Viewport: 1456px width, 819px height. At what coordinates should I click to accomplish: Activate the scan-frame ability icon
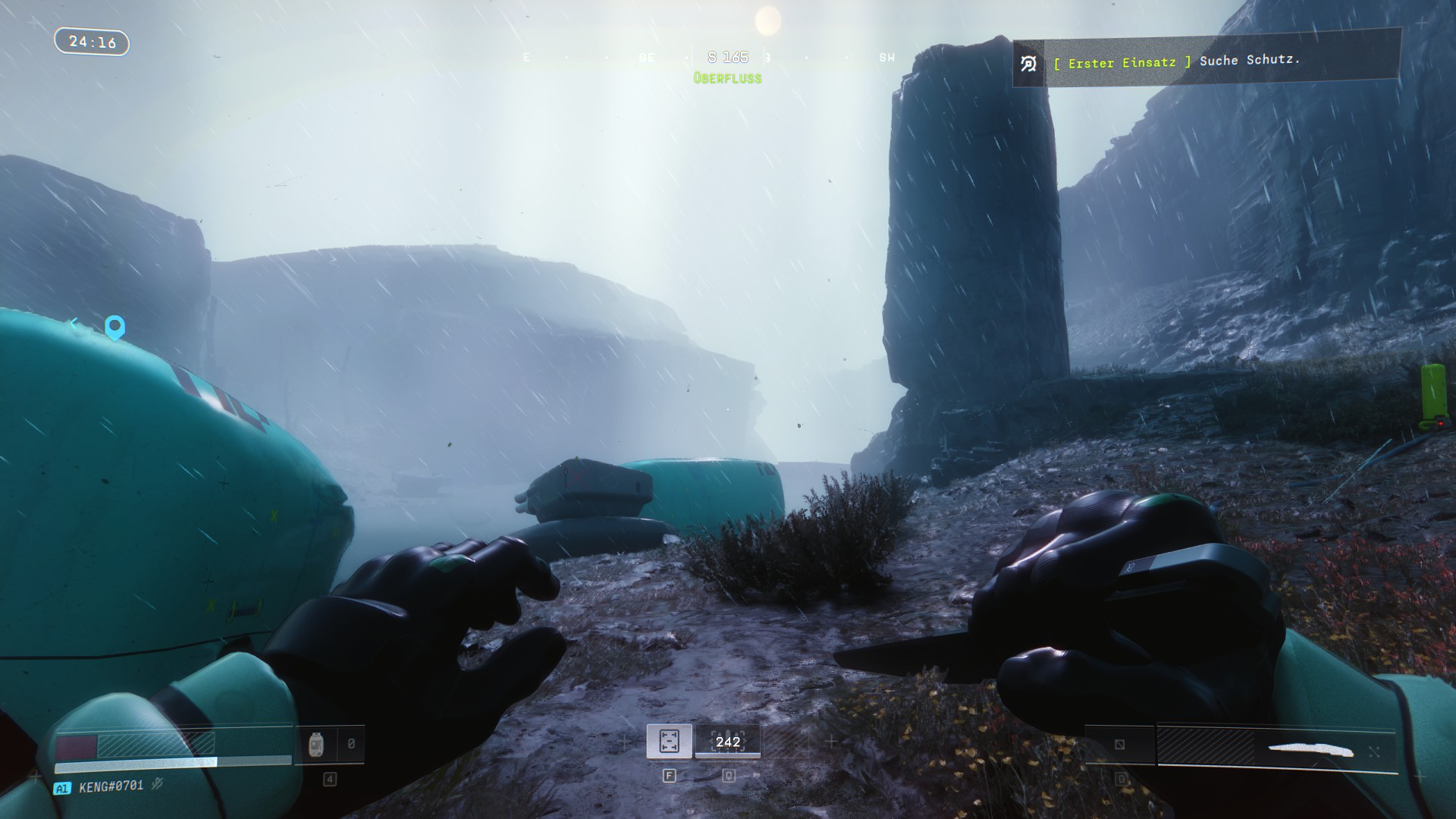(x=669, y=742)
